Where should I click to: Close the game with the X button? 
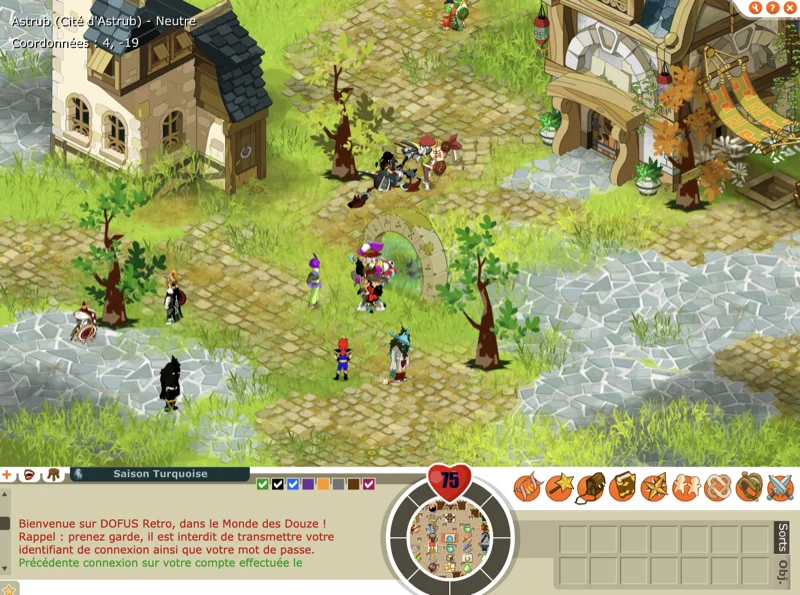(x=789, y=8)
